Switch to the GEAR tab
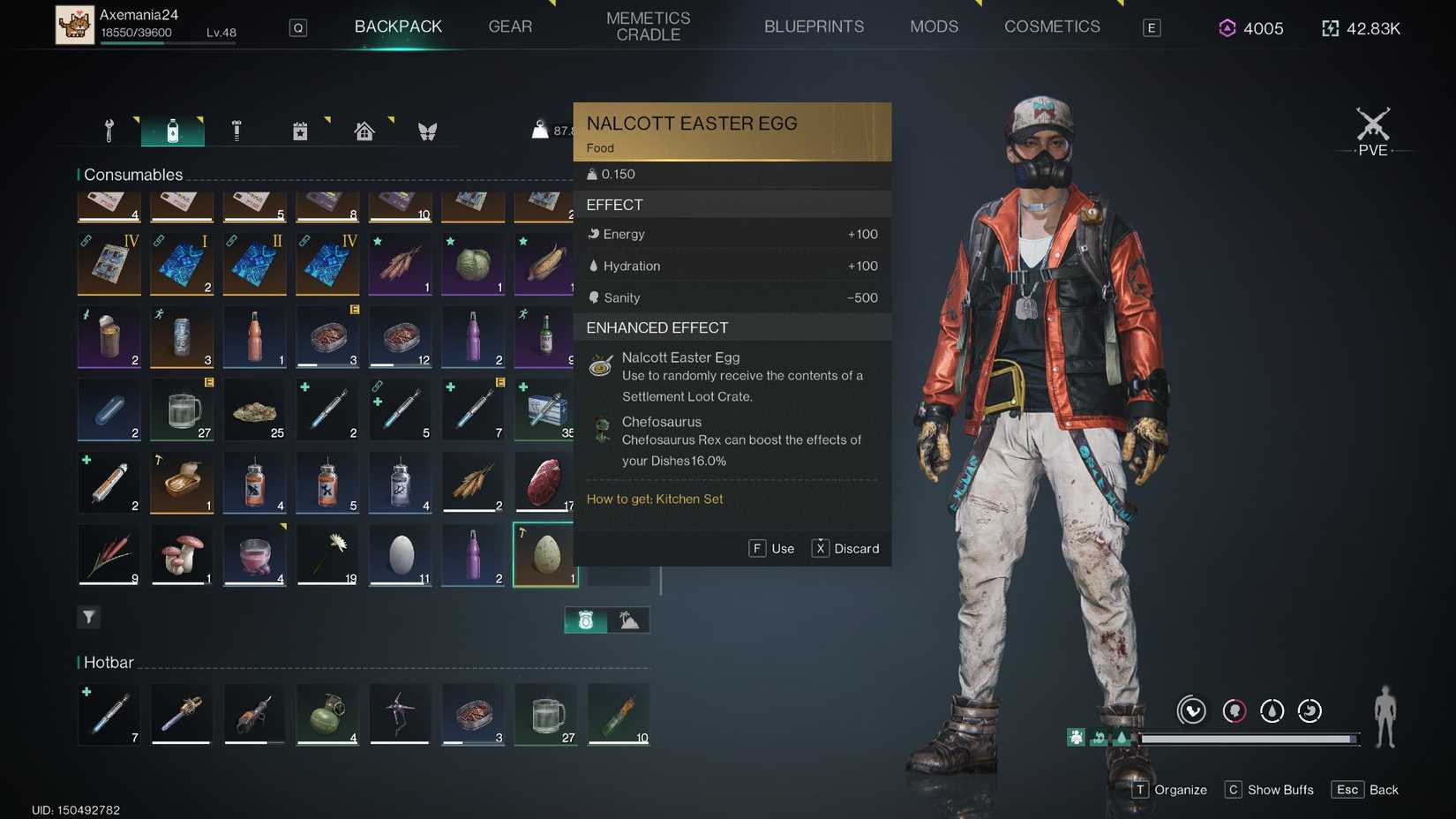The height and width of the screenshot is (819, 1456). coord(510,26)
